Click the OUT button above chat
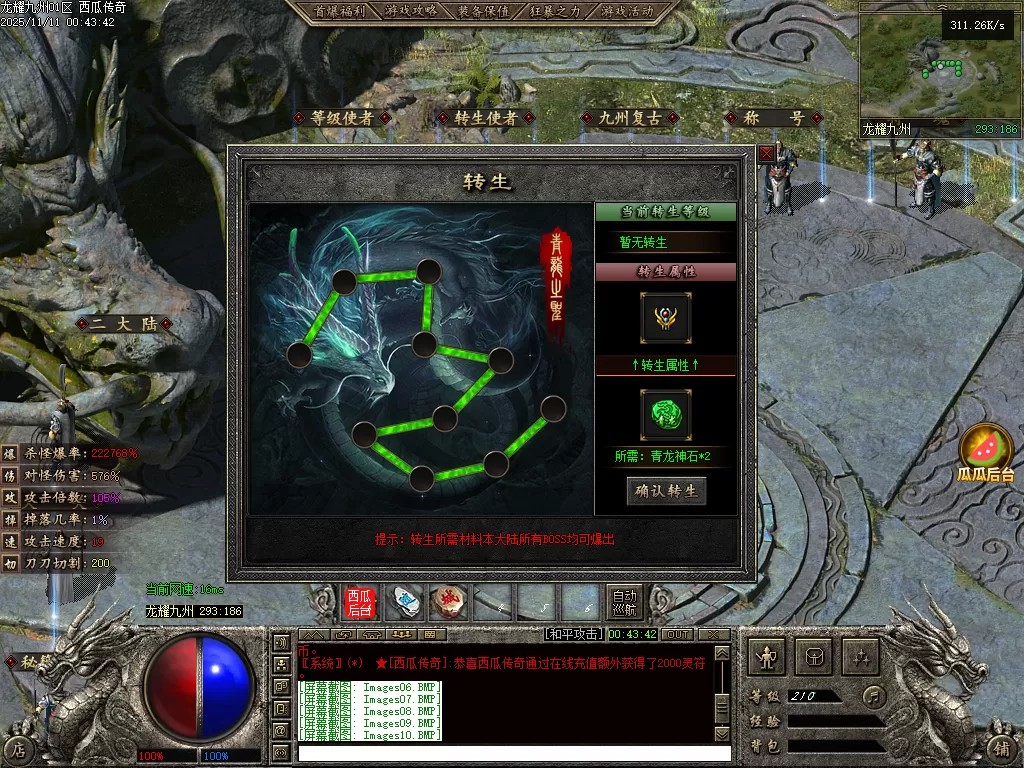Image resolution: width=1024 pixels, height=768 pixels. pyautogui.click(x=678, y=635)
